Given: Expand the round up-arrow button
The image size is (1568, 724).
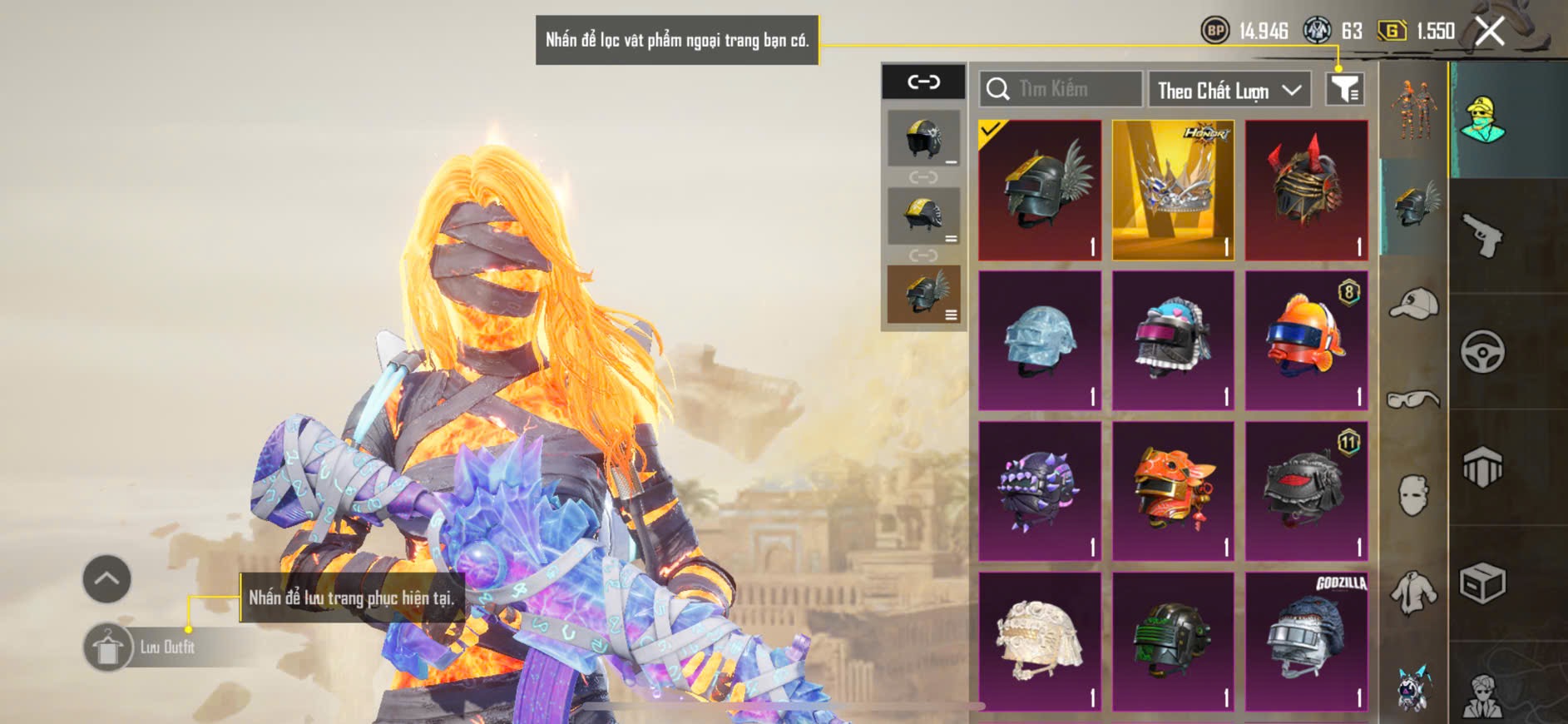Looking at the screenshot, I should (106, 578).
